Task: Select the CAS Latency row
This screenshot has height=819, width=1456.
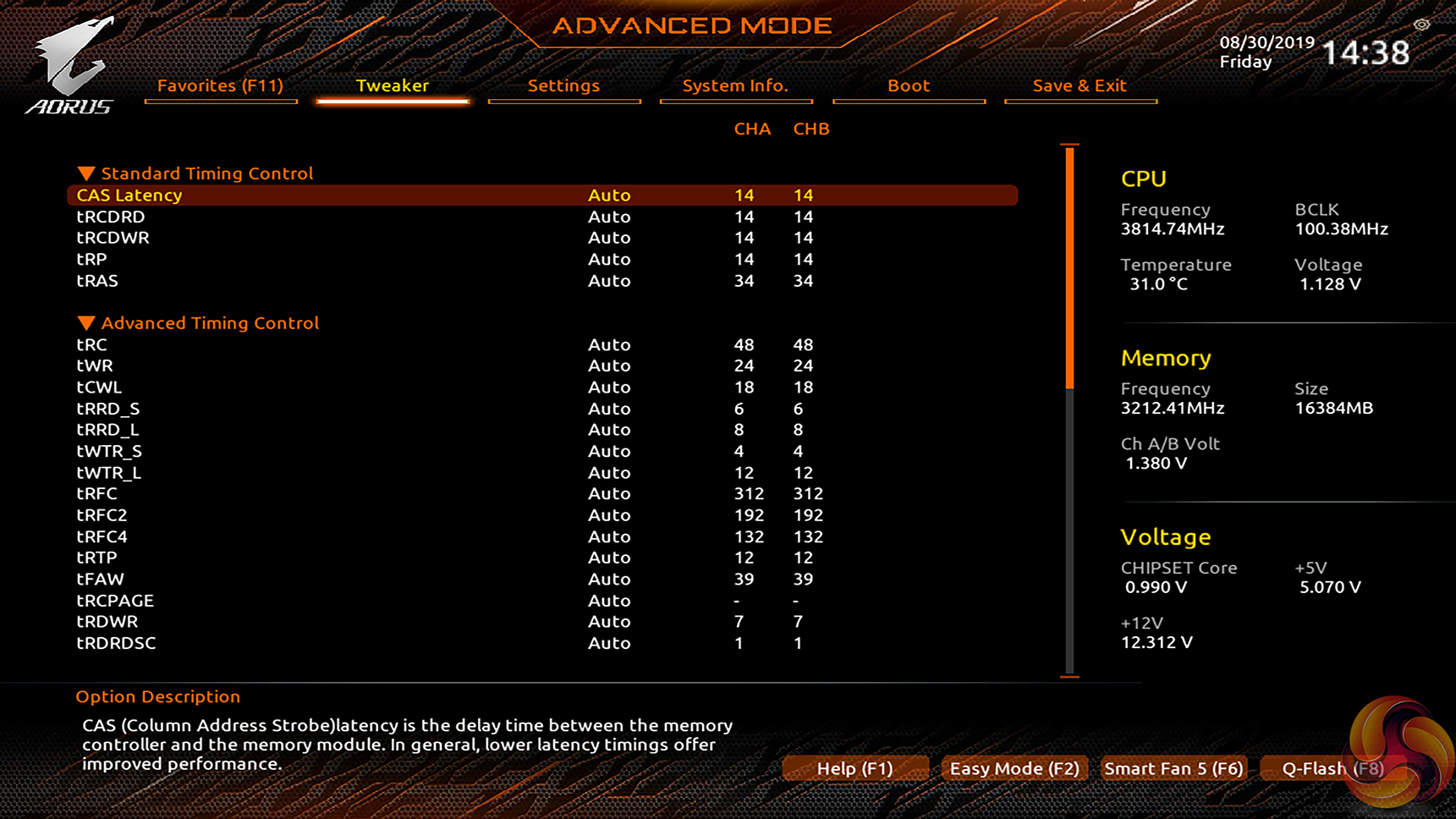Action: [x=129, y=195]
